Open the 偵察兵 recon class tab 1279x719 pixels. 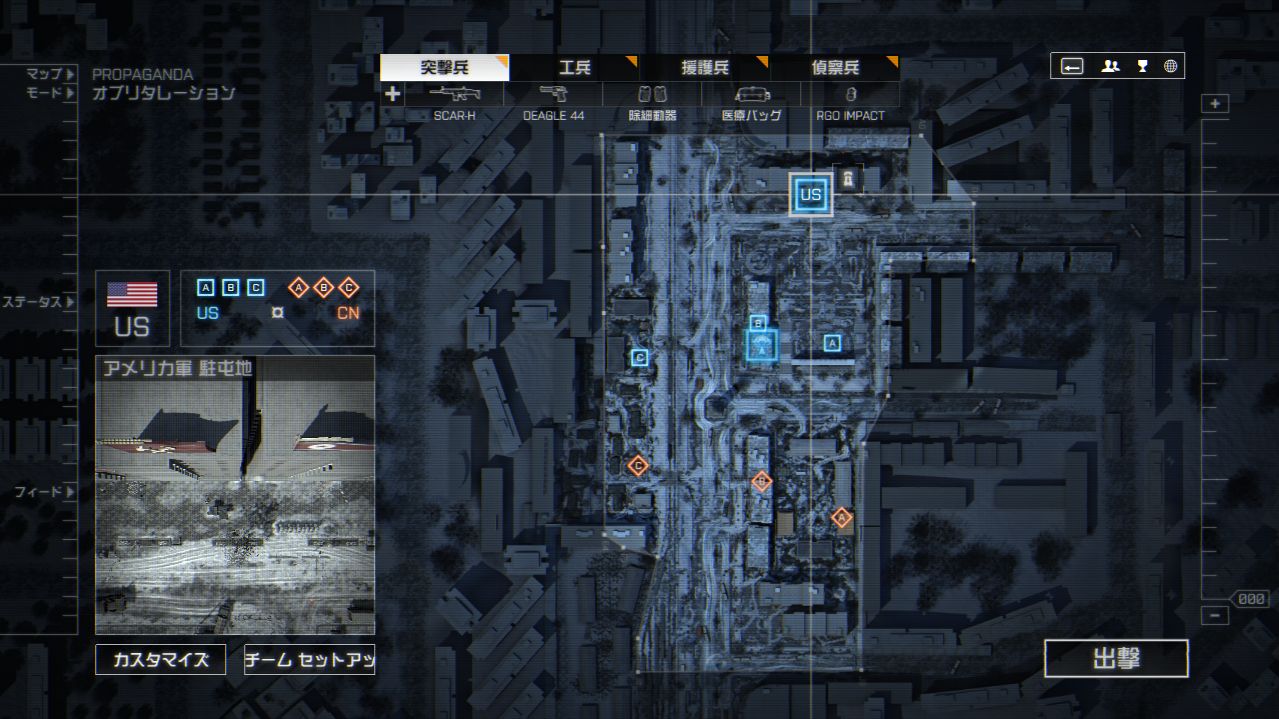[834, 68]
